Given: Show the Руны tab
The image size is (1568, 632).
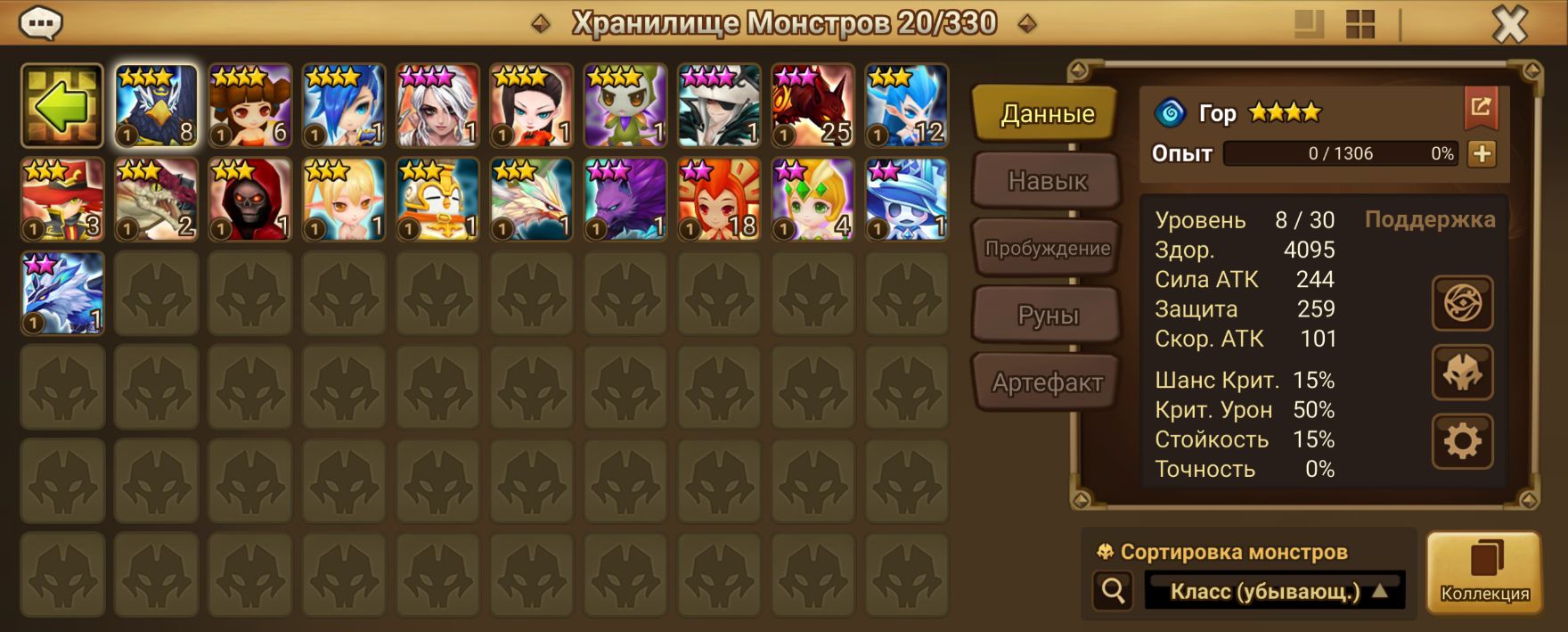Looking at the screenshot, I should (x=1047, y=316).
